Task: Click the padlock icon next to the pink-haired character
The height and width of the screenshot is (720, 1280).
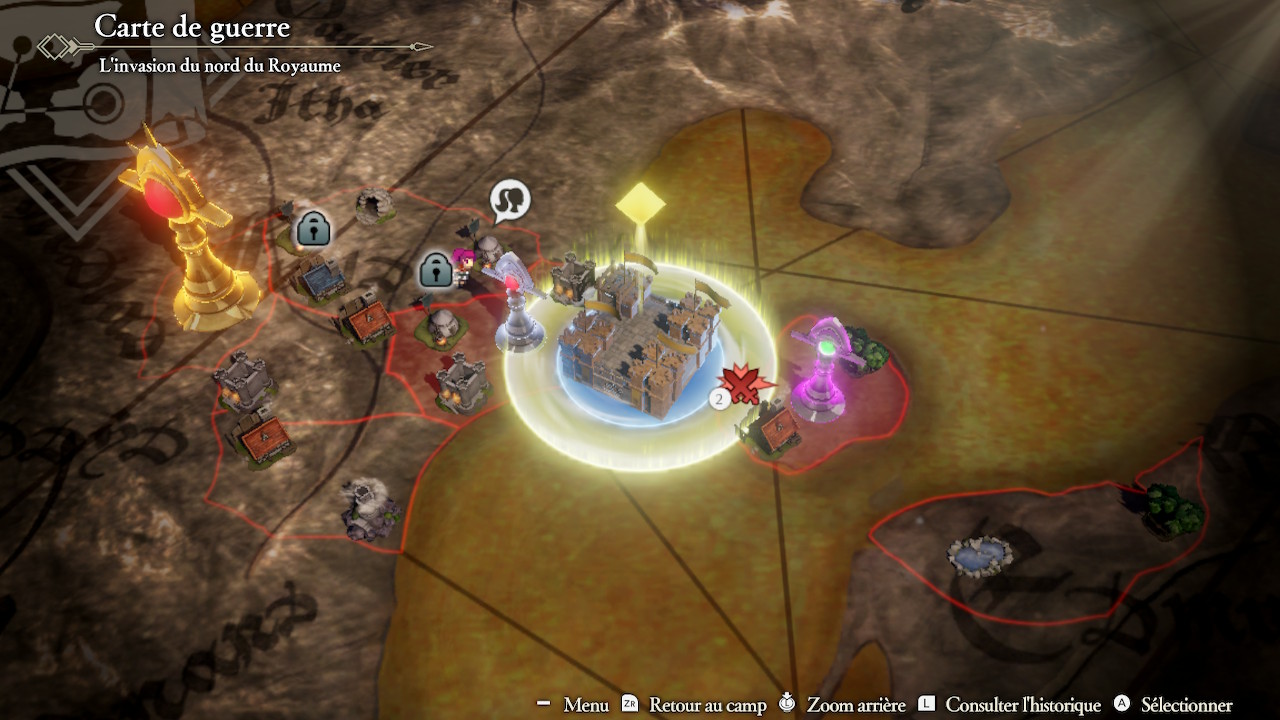Action: [x=435, y=269]
